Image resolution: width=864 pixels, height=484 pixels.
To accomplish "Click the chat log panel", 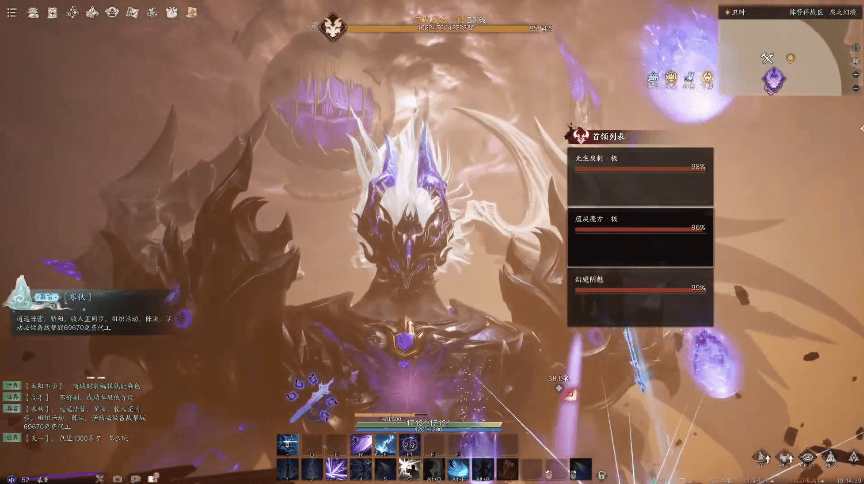I will pyautogui.click(x=70, y=412).
